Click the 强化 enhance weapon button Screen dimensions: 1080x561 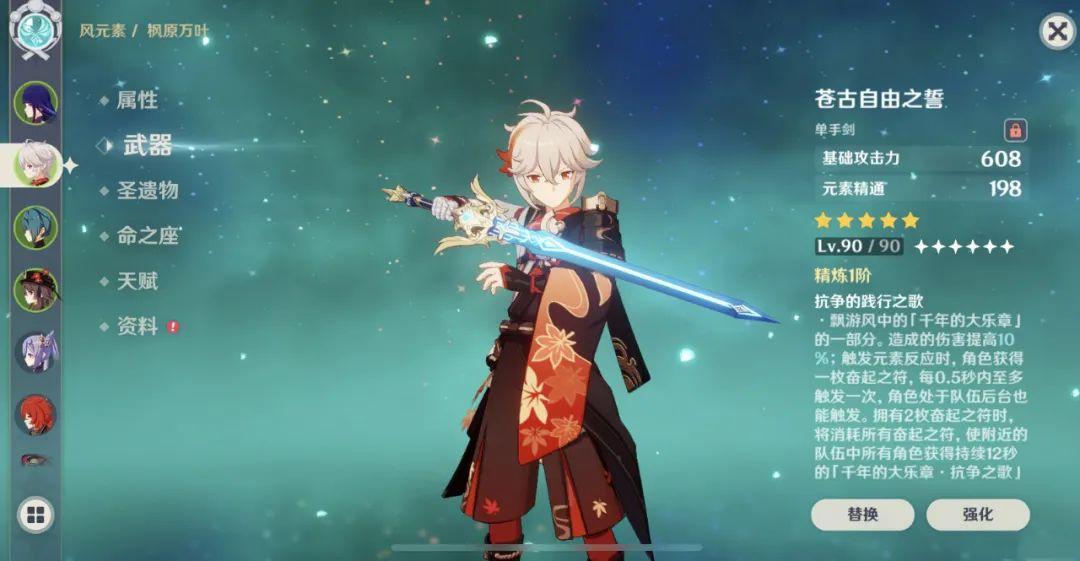point(977,514)
